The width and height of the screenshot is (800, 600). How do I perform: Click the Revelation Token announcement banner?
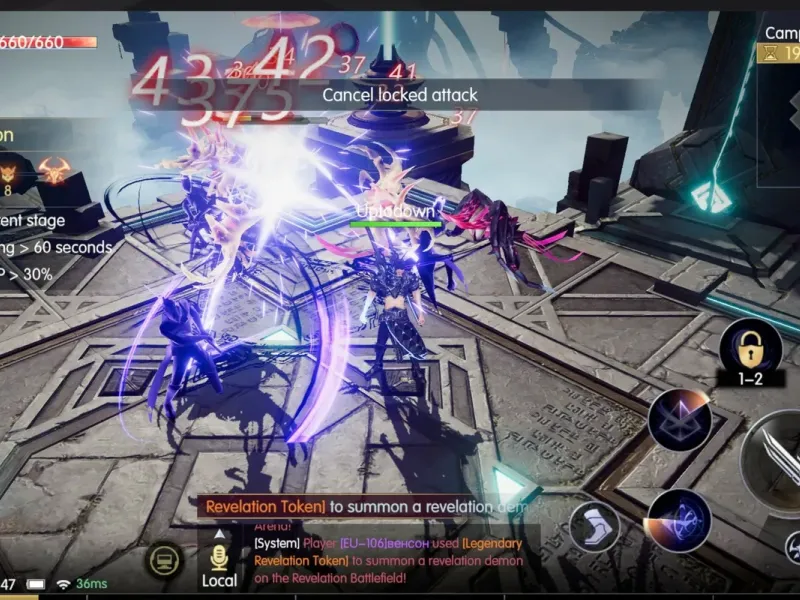pos(365,507)
